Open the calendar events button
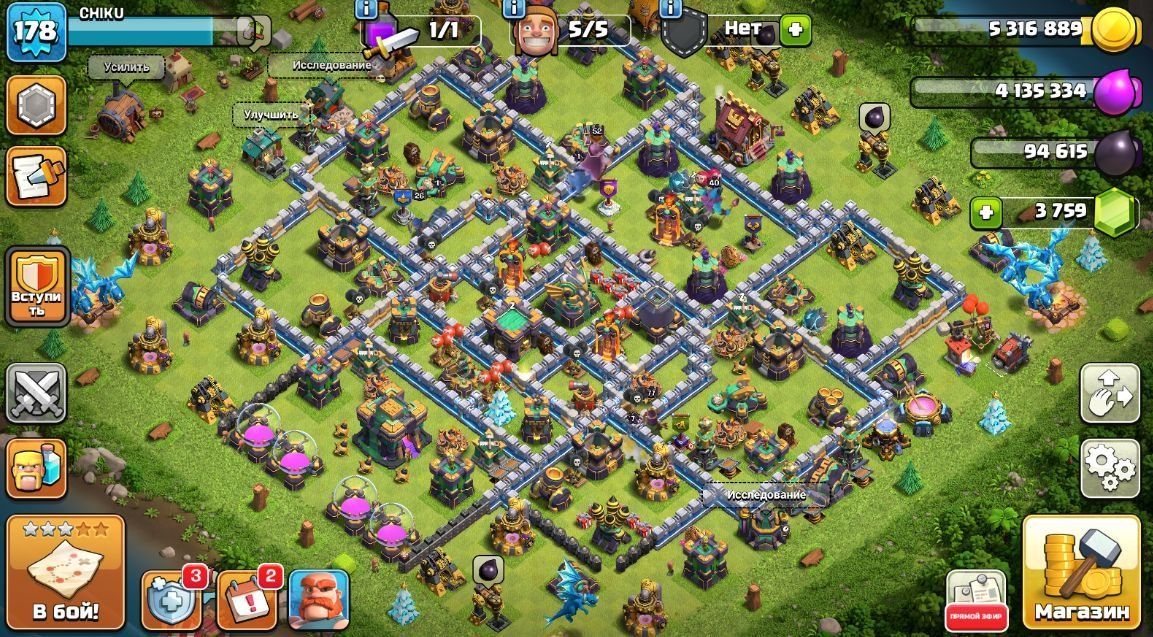 pos(246,600)
